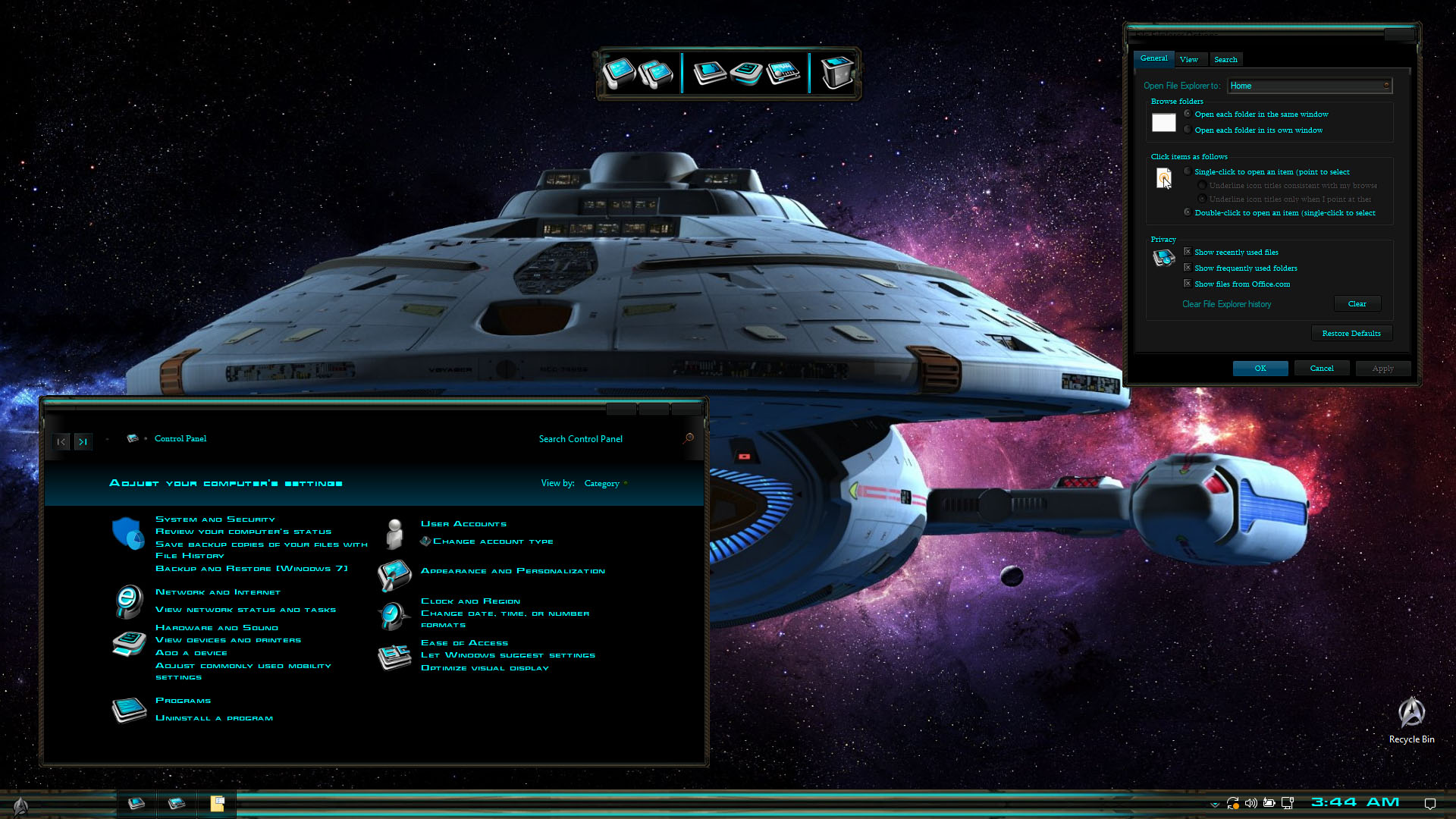1456x819 pixels.
Task: Cancel the Folder Options dialog
Action: (1321, 369)
